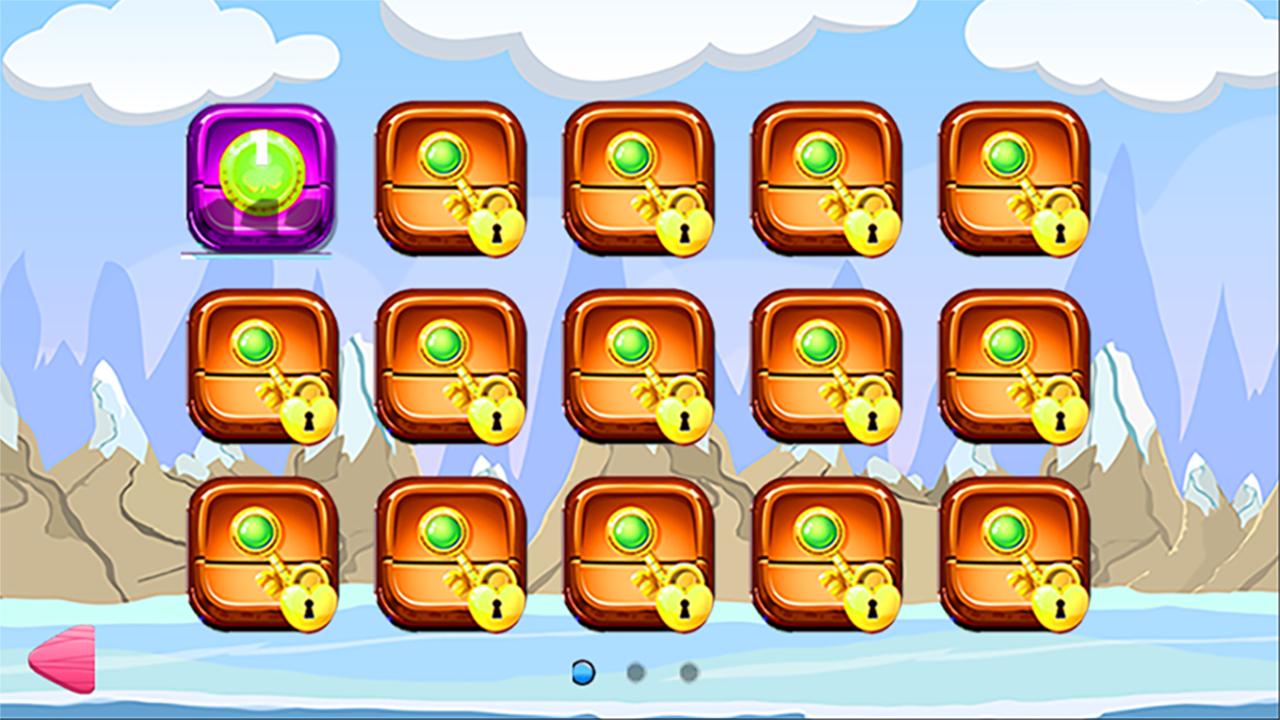
Task: Open the fourth locked level in top row
Action: click(826, 180)
